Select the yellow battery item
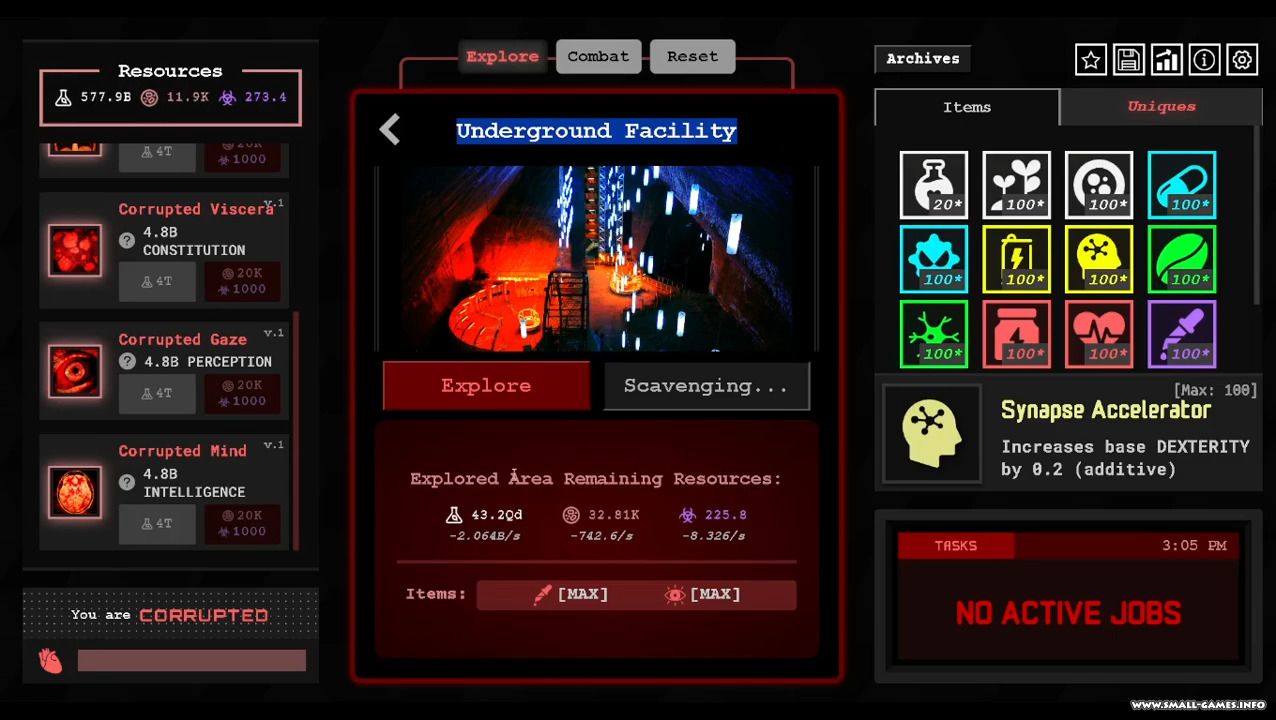 pos(1016,259)
